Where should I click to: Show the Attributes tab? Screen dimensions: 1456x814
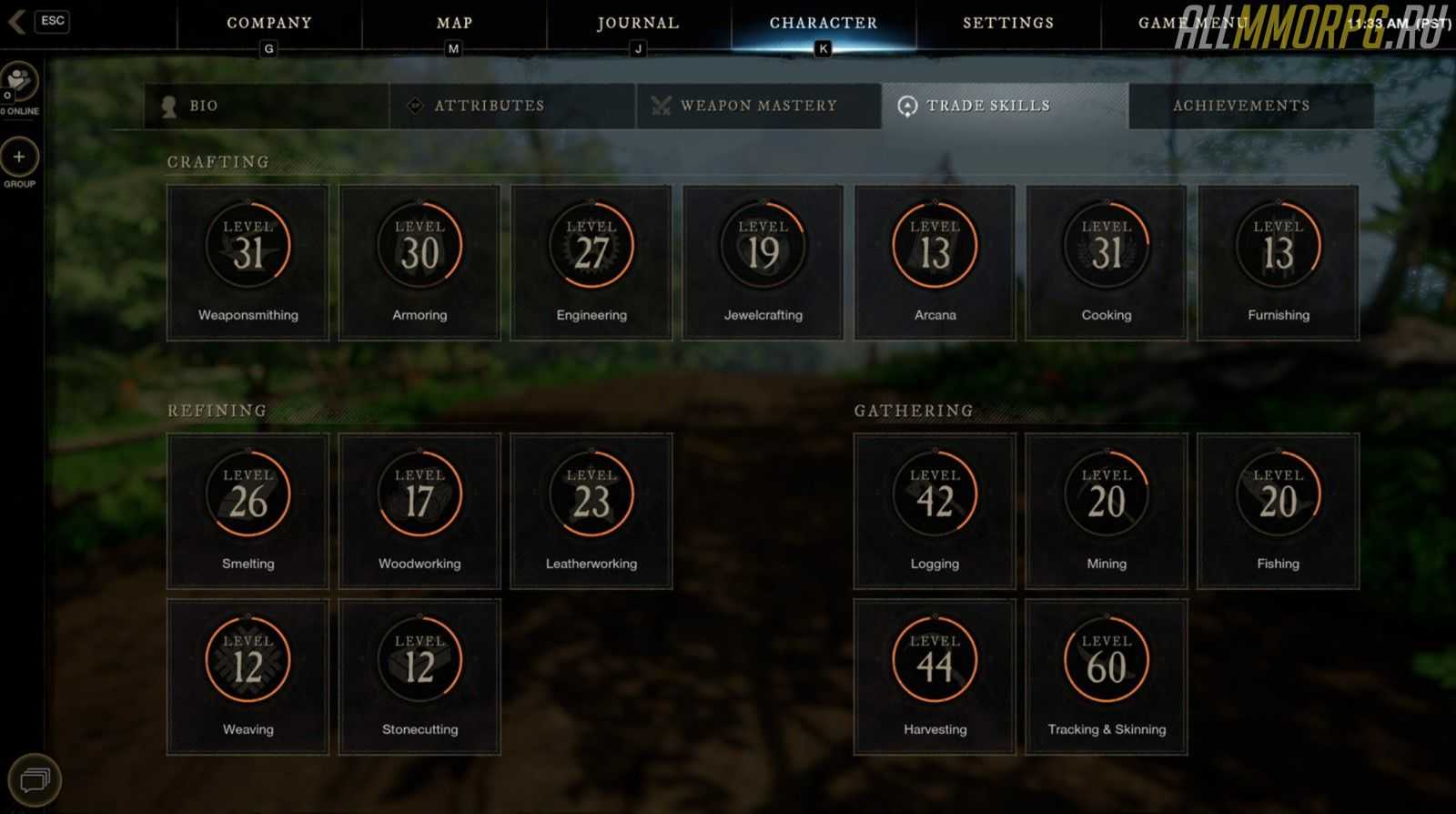tap(512, 106)
